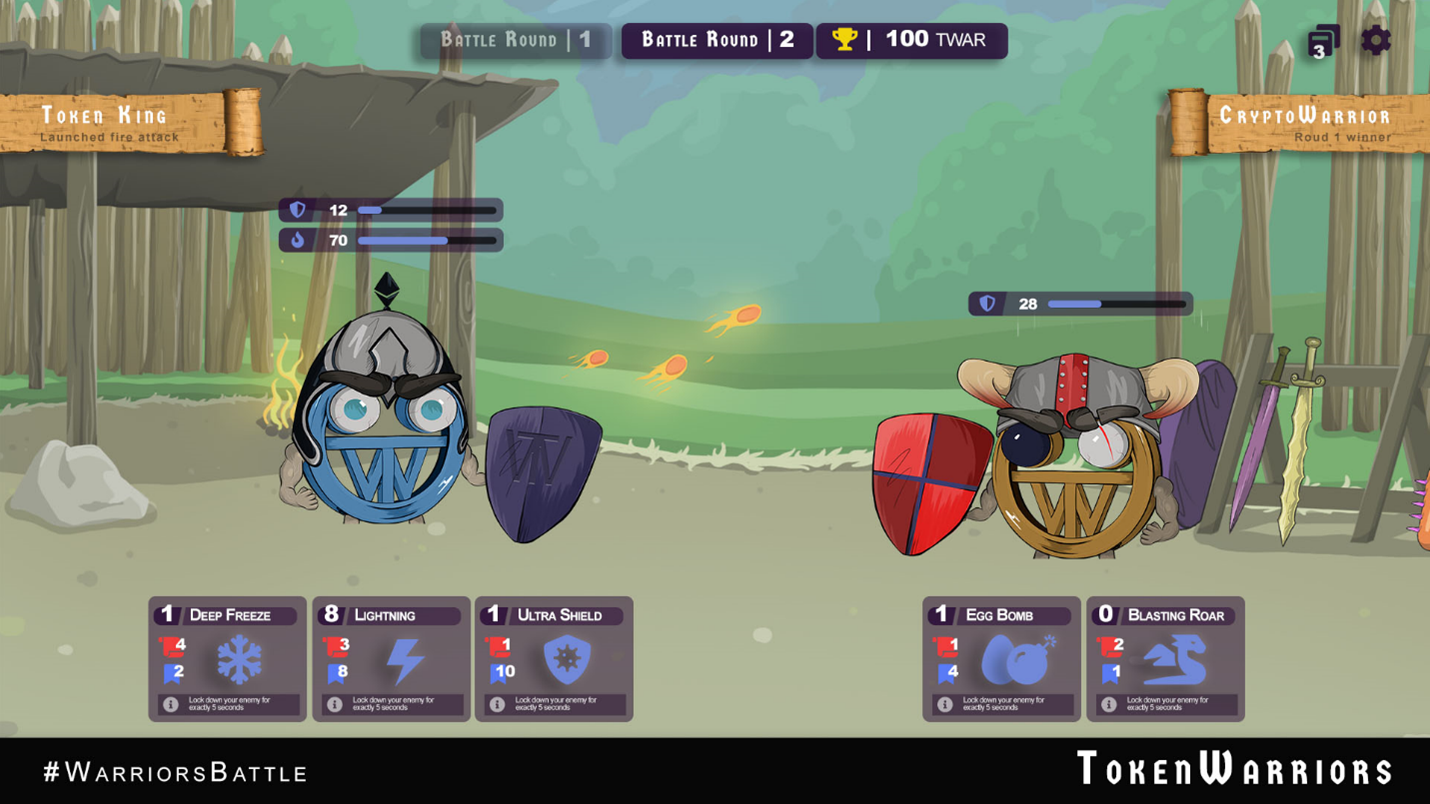Switch to the Battle Round 1 tab
This screenshot has width=1430, height=804.
click(x=513, y=40)
